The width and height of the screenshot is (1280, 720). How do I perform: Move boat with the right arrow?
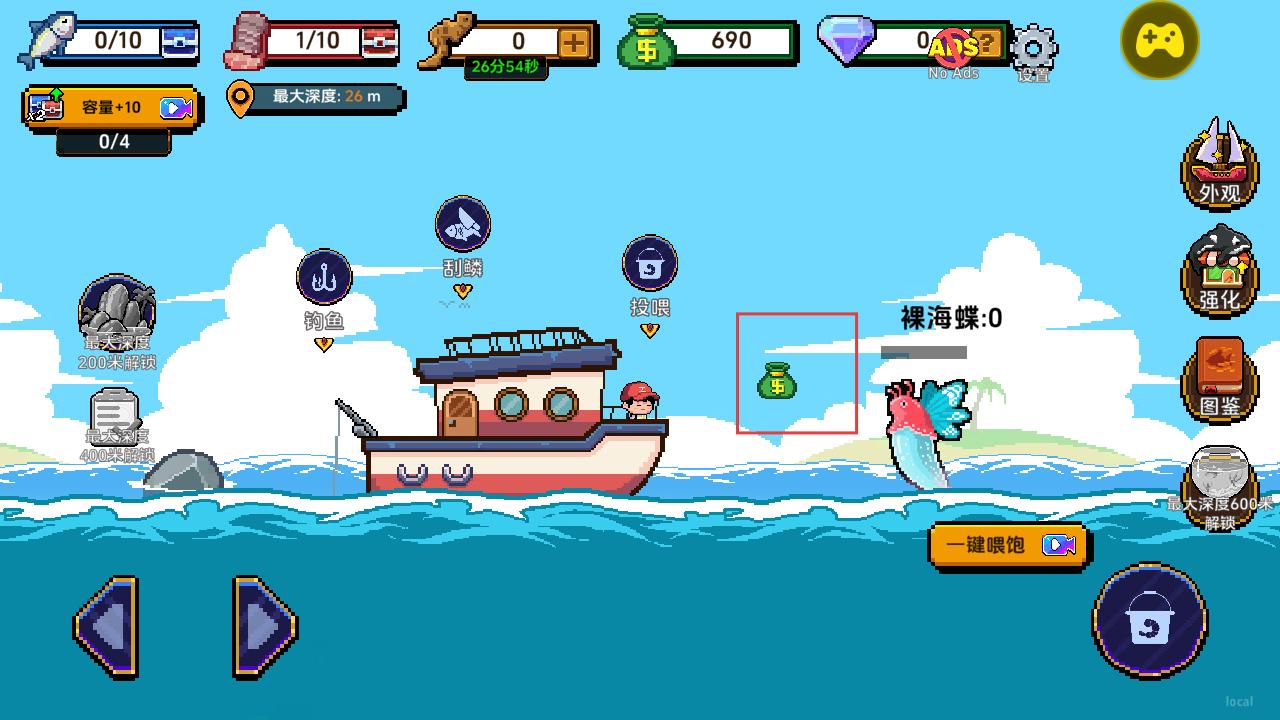(x=265, y=628)
